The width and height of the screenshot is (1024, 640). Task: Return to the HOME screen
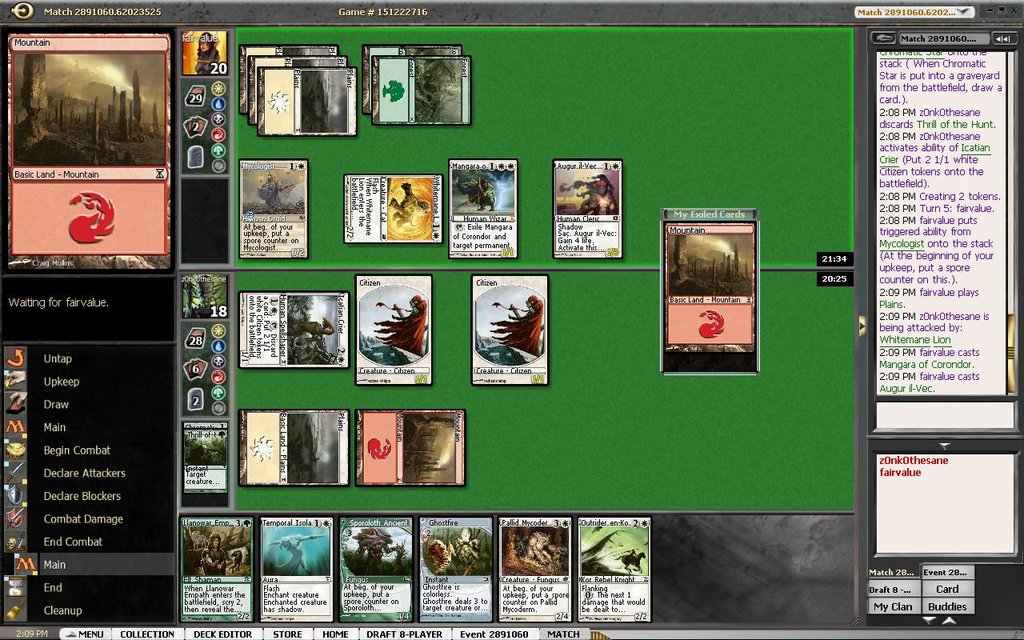335,633
